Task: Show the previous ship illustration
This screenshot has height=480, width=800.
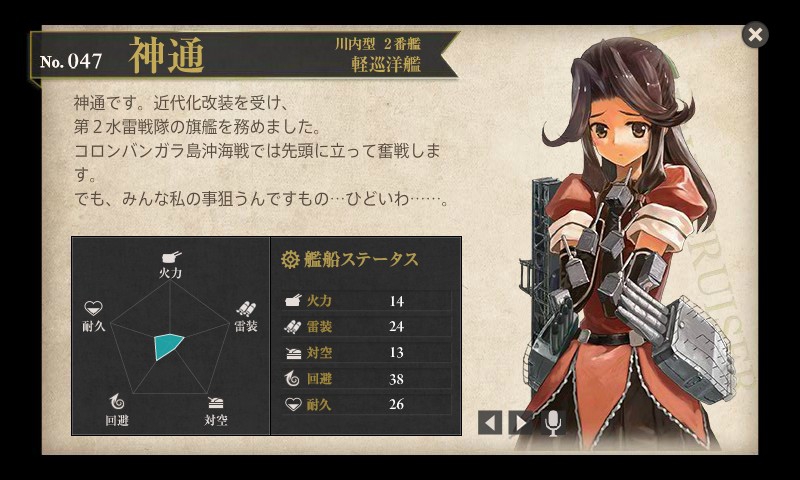Action: coord(489,422)
